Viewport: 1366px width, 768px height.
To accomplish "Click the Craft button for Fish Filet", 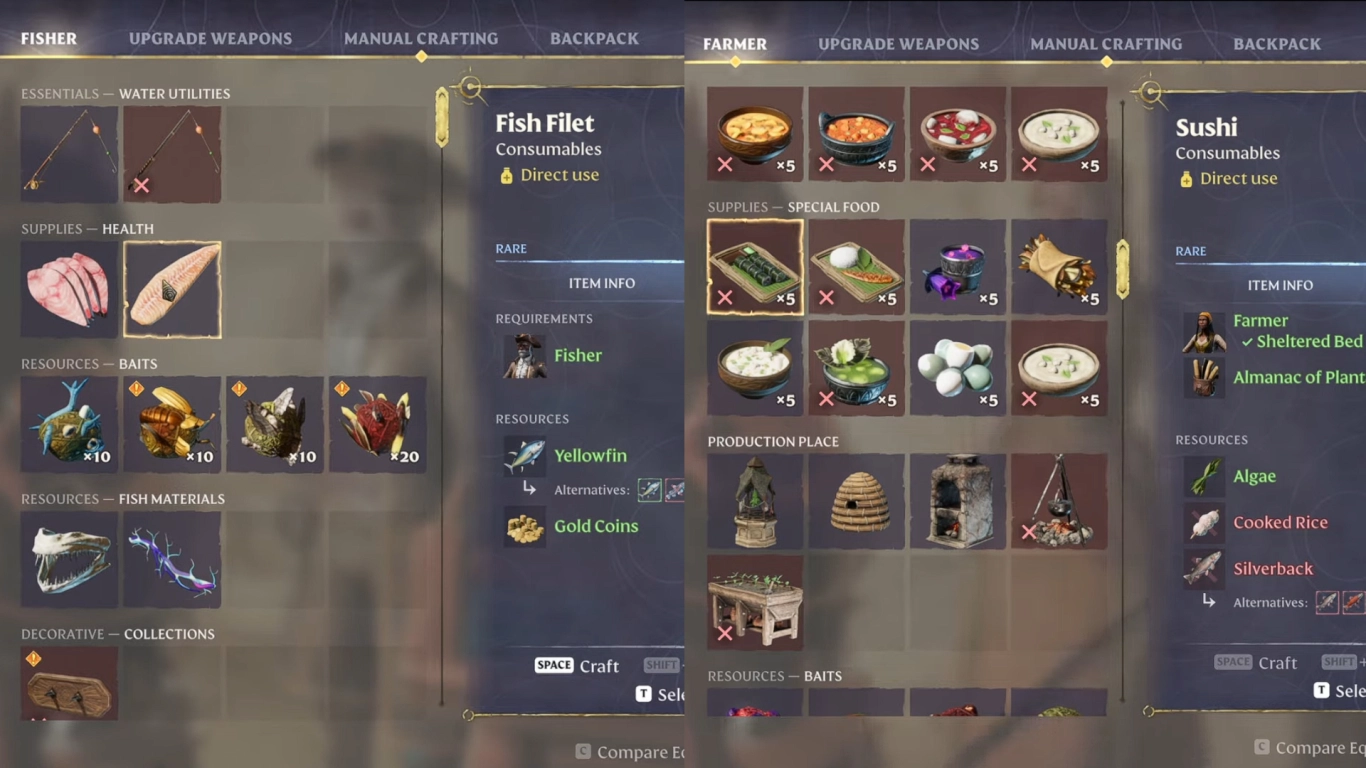I will click(x=576, y=665).
